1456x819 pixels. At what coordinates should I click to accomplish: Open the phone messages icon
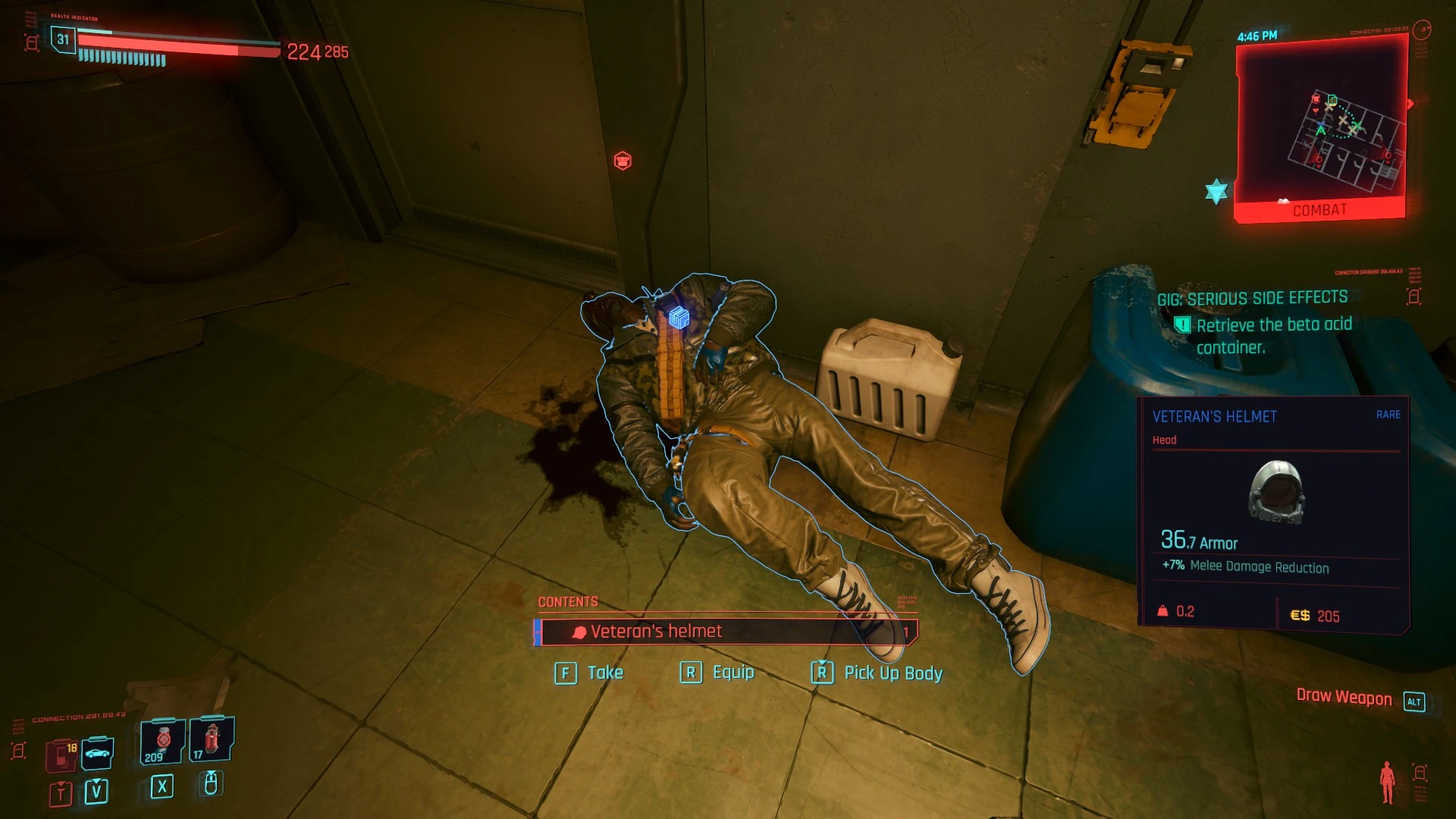click(x=61, y=755)
